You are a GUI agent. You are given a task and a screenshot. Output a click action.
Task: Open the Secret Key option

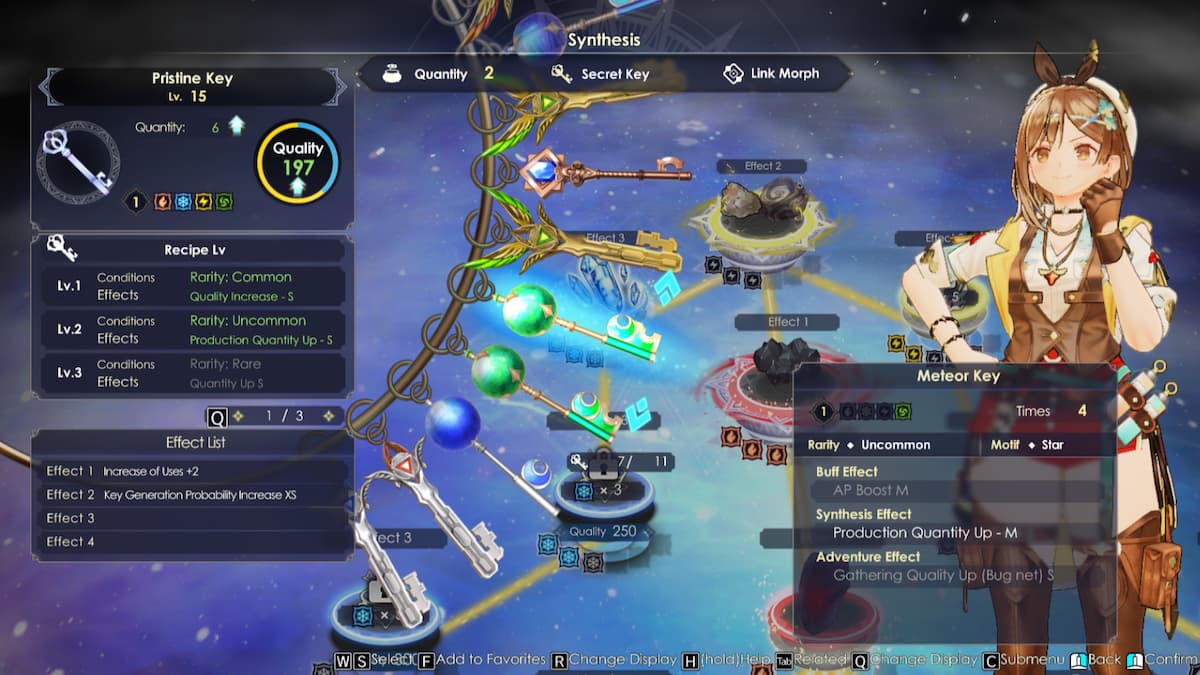click(602, 74)
